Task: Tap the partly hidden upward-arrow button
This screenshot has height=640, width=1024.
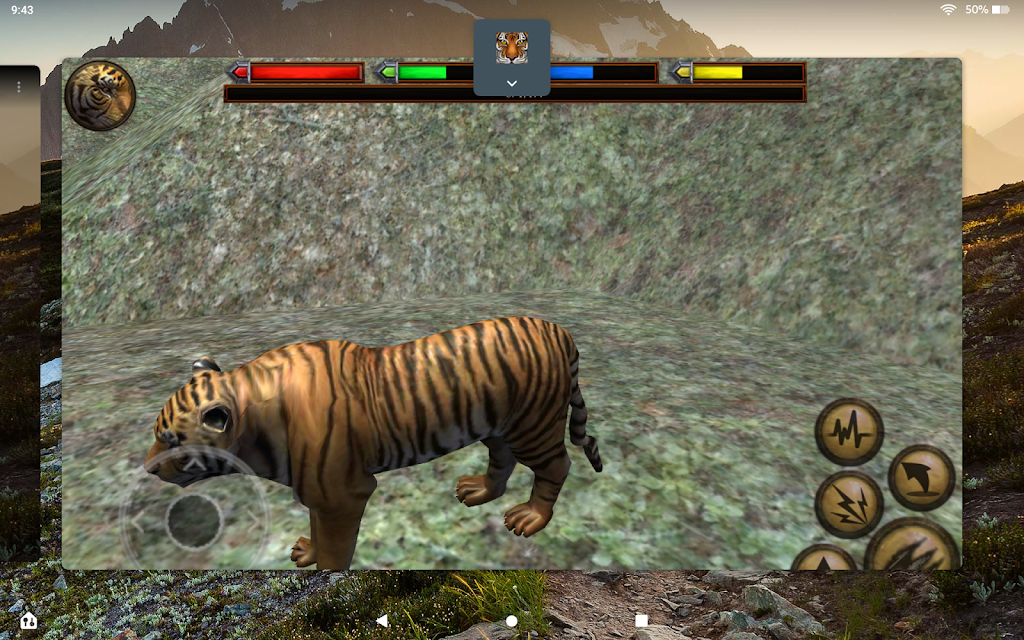Action: (x=825, y=560)
